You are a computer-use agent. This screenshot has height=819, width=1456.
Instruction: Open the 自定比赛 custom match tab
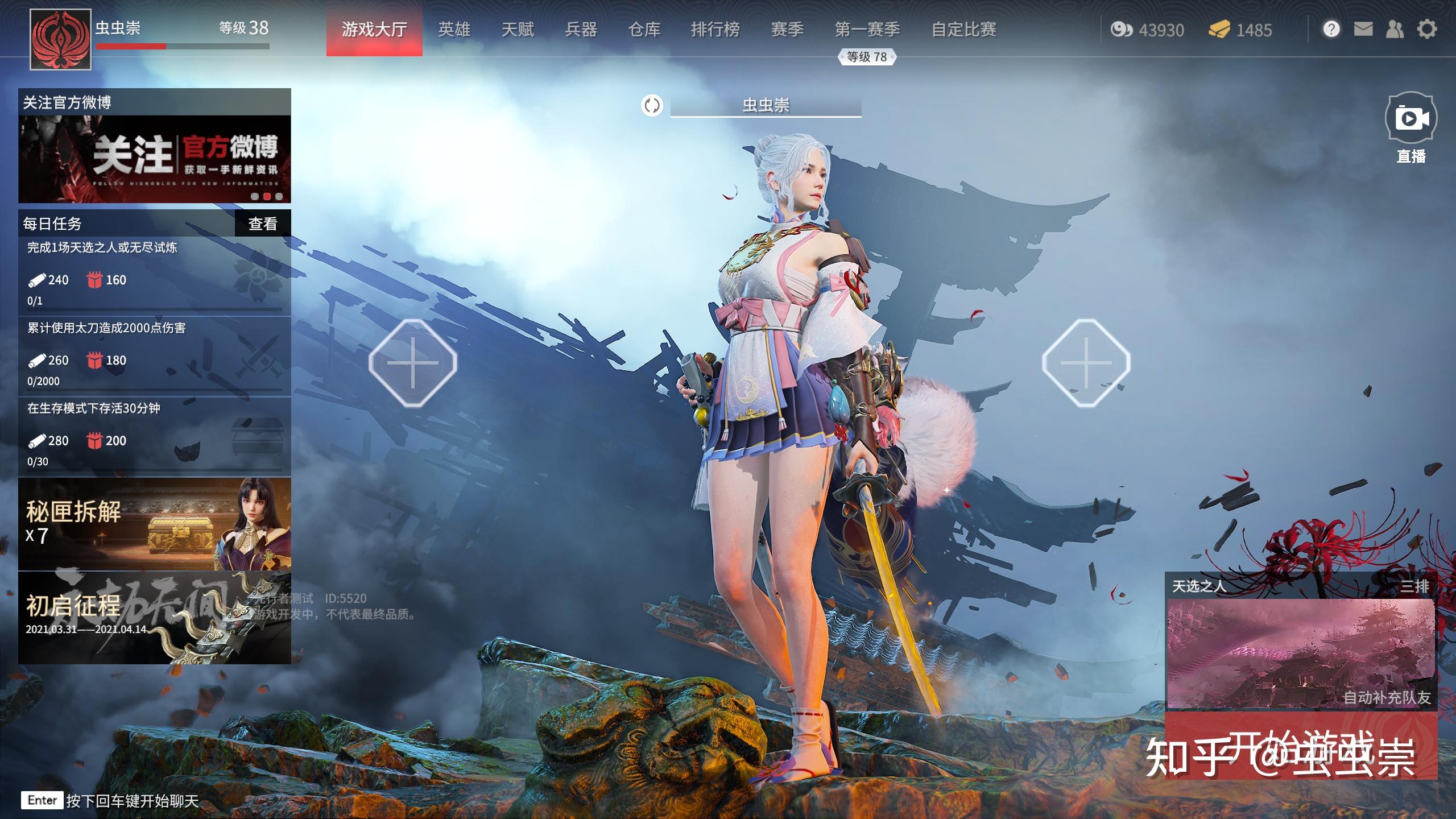[x=963, y=29]
